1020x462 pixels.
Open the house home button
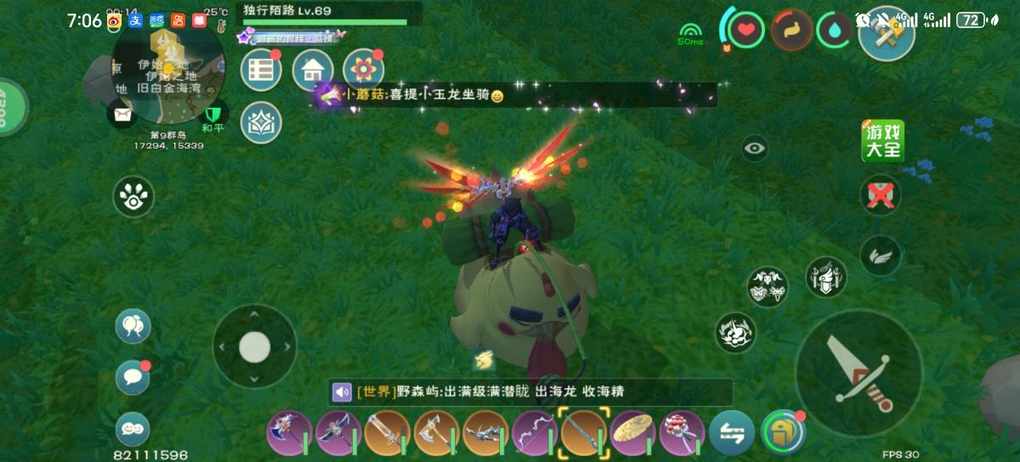pyautogui.click(x=313, y=70)
